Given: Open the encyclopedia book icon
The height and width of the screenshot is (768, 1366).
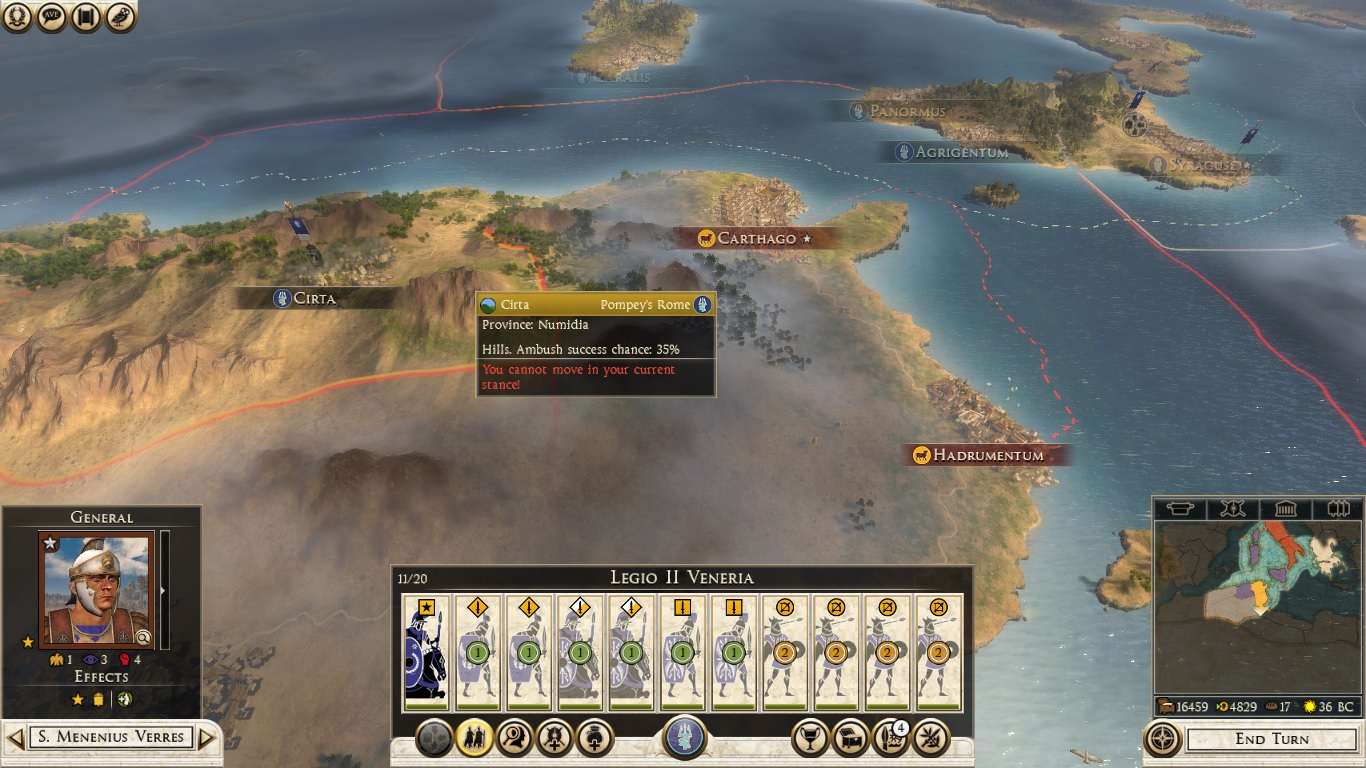Looking at the screenshot, I should tap(86, 17).
